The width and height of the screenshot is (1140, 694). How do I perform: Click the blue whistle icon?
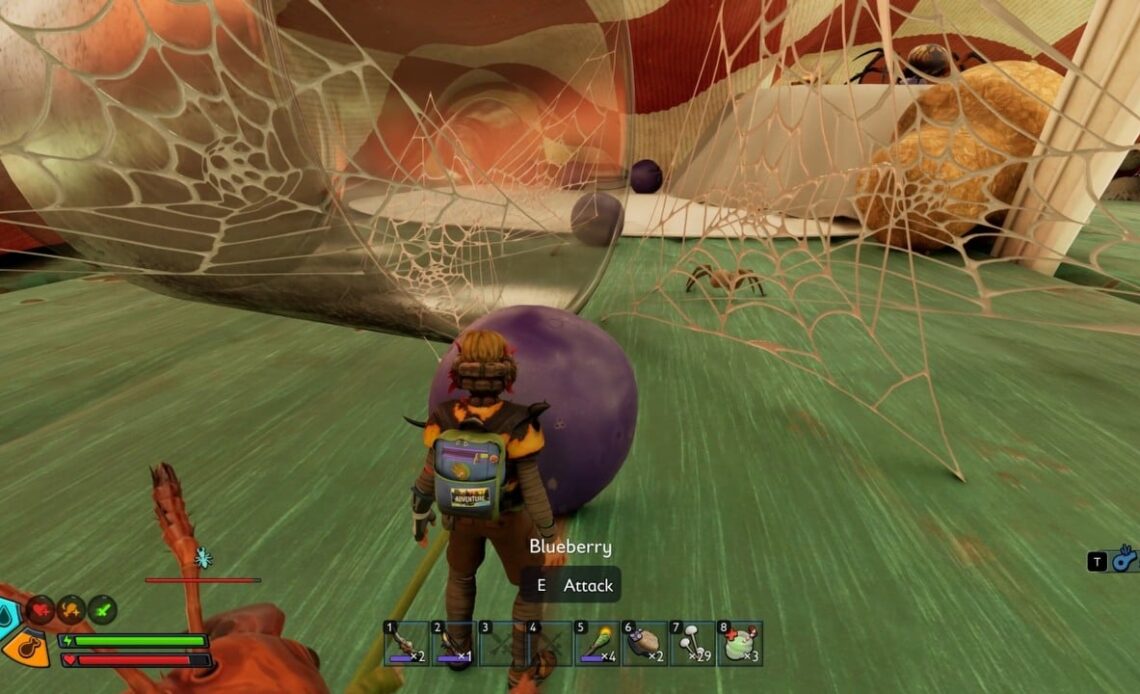[x=1125, y=559]
